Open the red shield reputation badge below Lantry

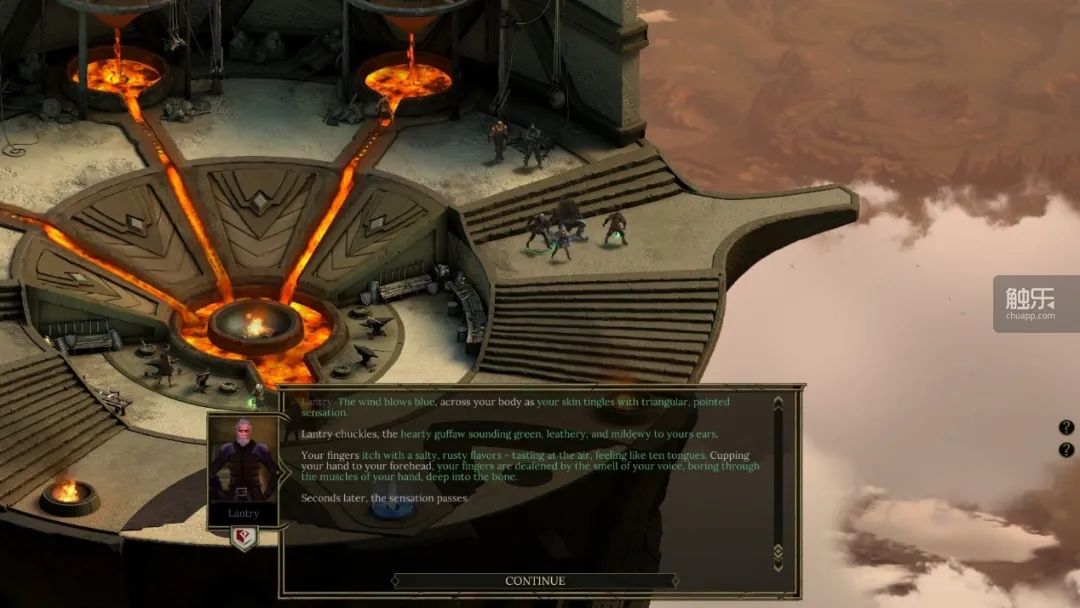[243, 539]
